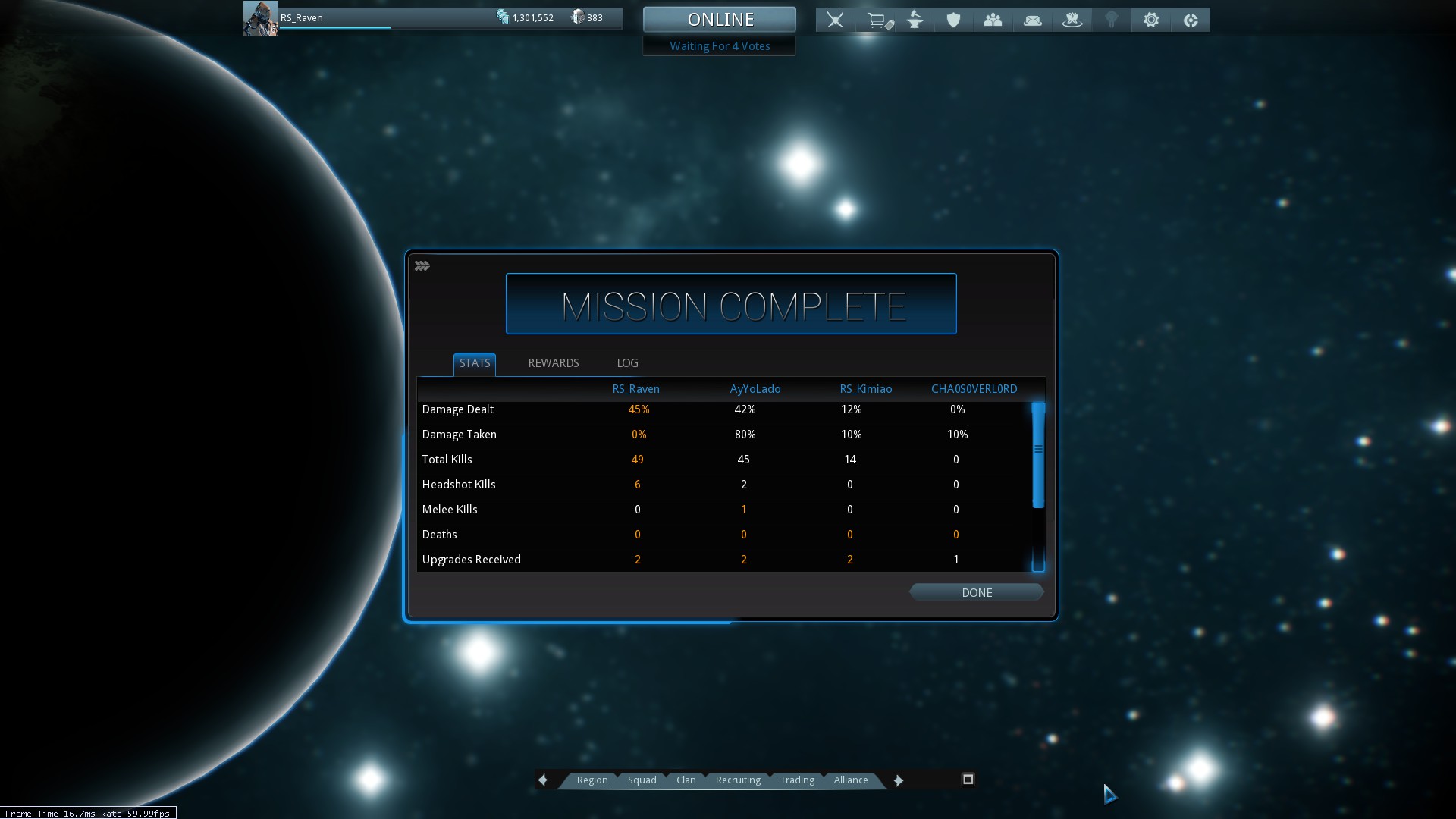Open the LOG tab

[x=627, y=363]
